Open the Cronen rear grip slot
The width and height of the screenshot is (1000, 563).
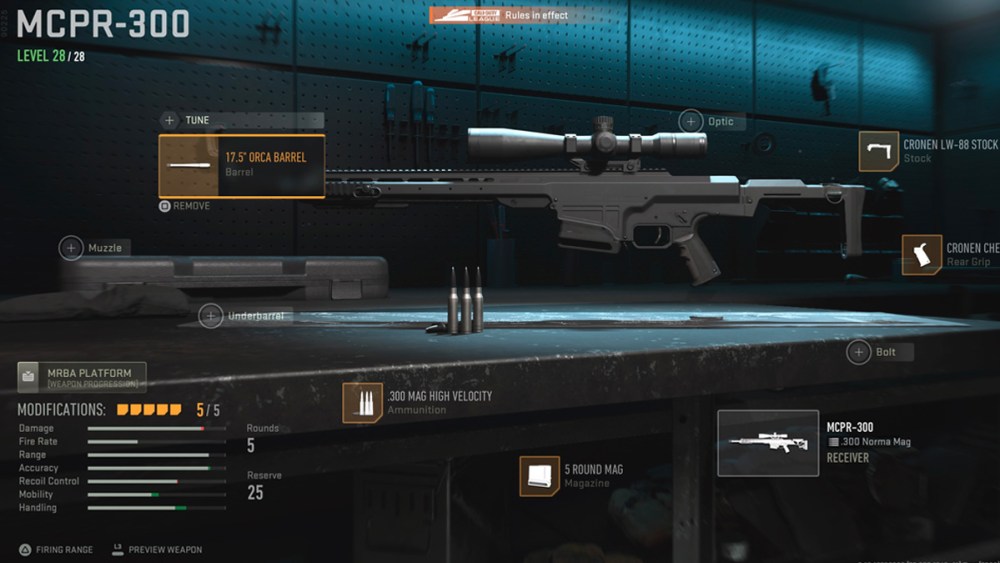[x=922, y=255]
